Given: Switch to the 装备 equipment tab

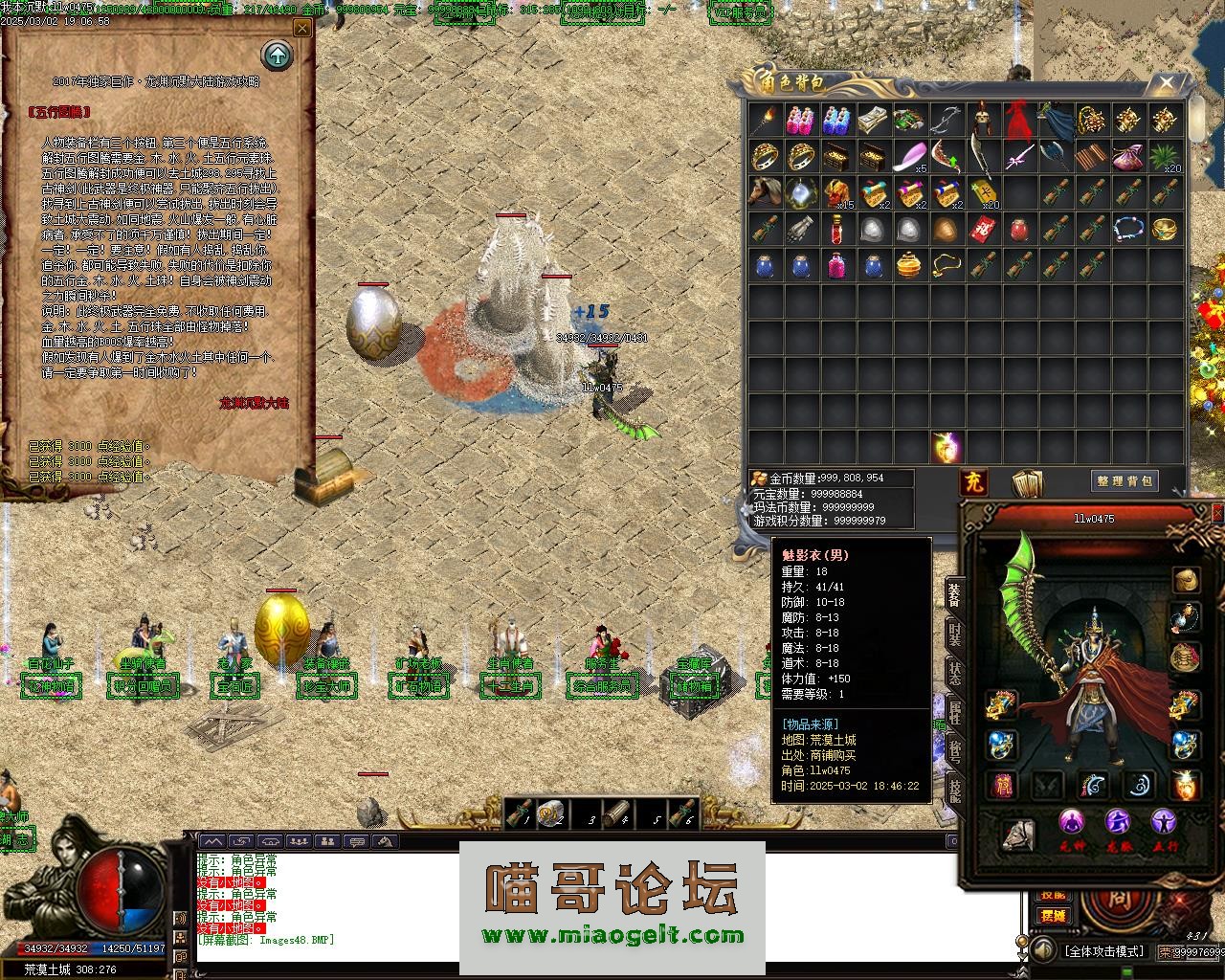Looking at the screenshot, I should click(x=954, y=594).
